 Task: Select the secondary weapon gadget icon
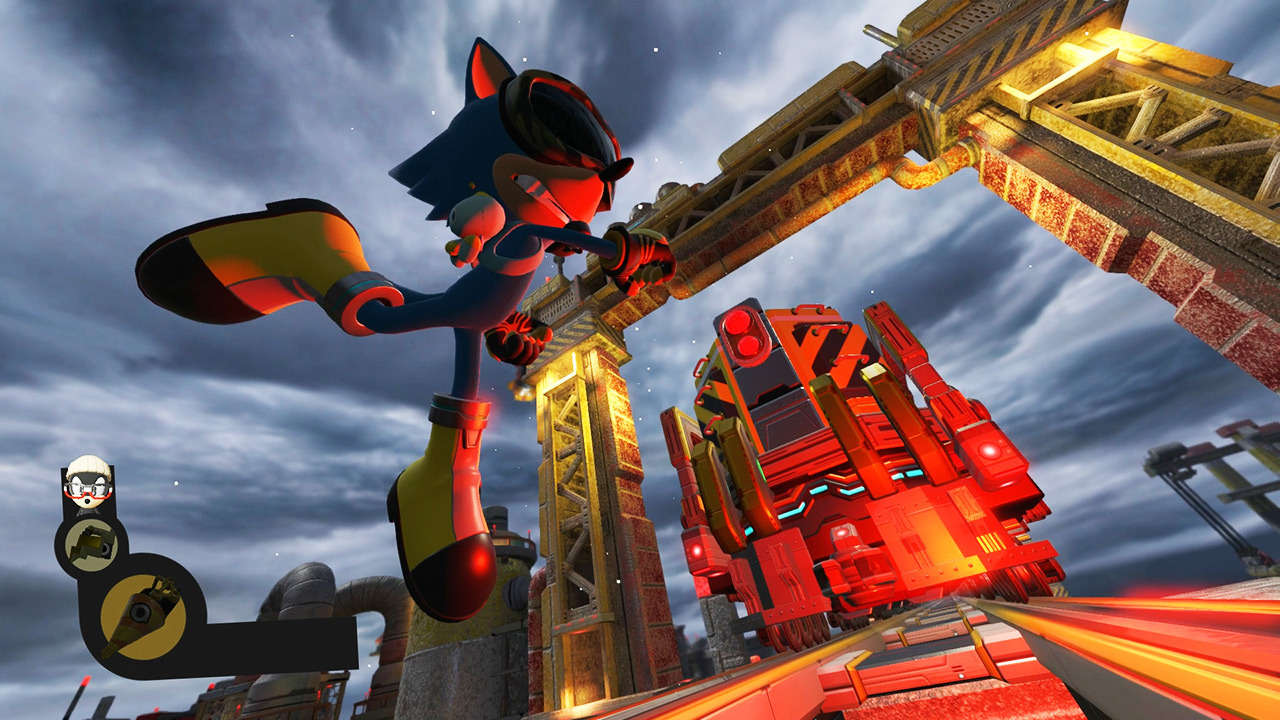[92, 546]
